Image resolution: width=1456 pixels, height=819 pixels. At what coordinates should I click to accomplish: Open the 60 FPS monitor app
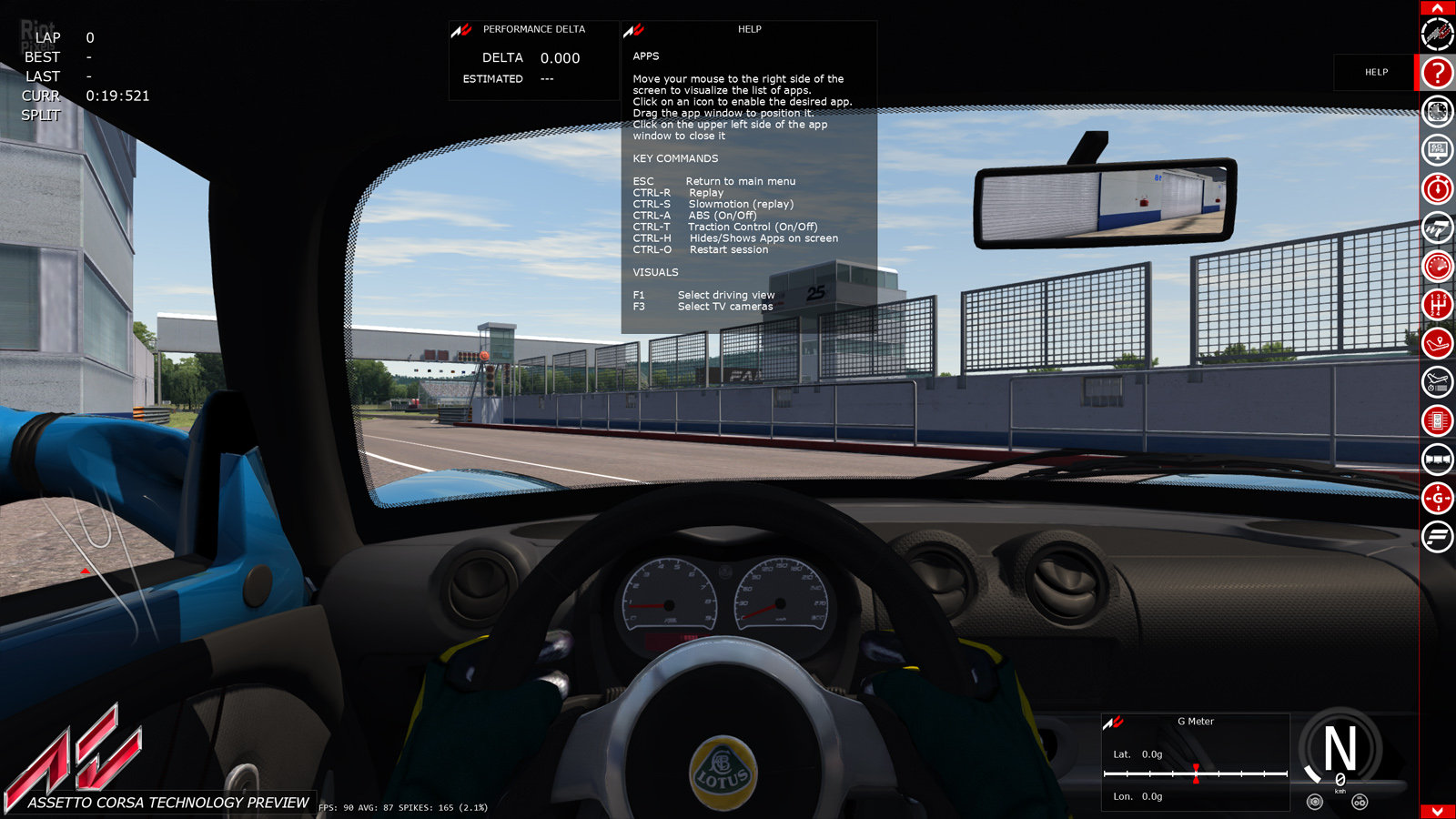(x=1438, y=150)
